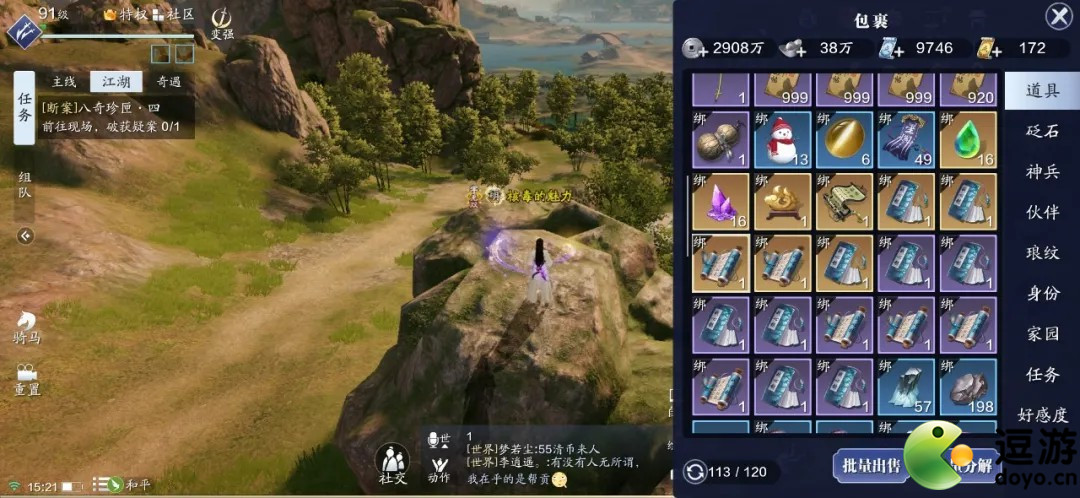Choose the 家园 tab

coord(1042,334)
